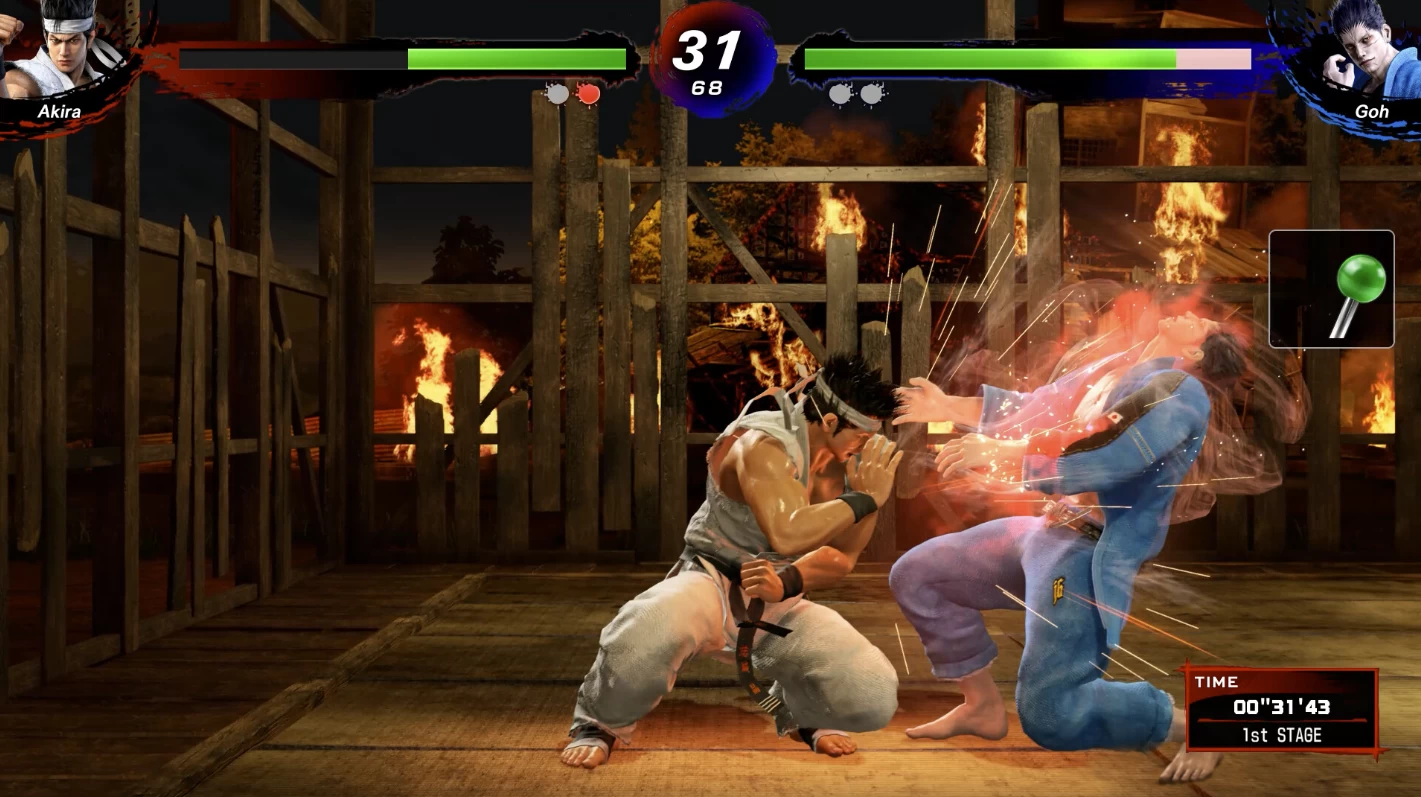Screen dimensions: 1421x797
Task: Select the green joystick input display
Action: pos(1331,289)
